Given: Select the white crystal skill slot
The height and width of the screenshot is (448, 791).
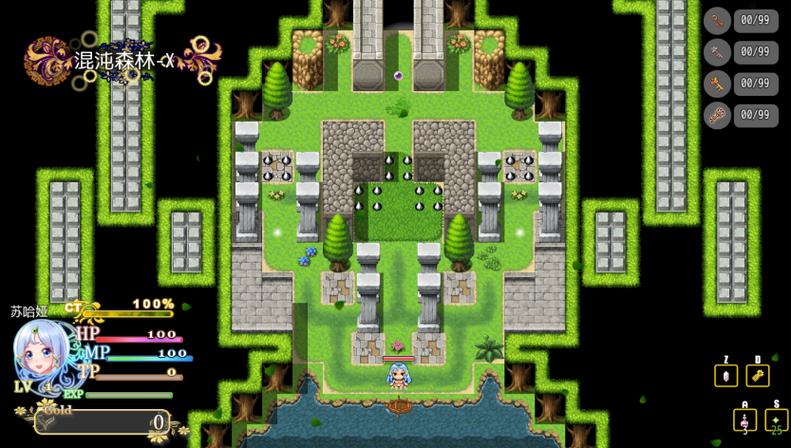Looking at the screenshot, I should click(x=726, y=376).
